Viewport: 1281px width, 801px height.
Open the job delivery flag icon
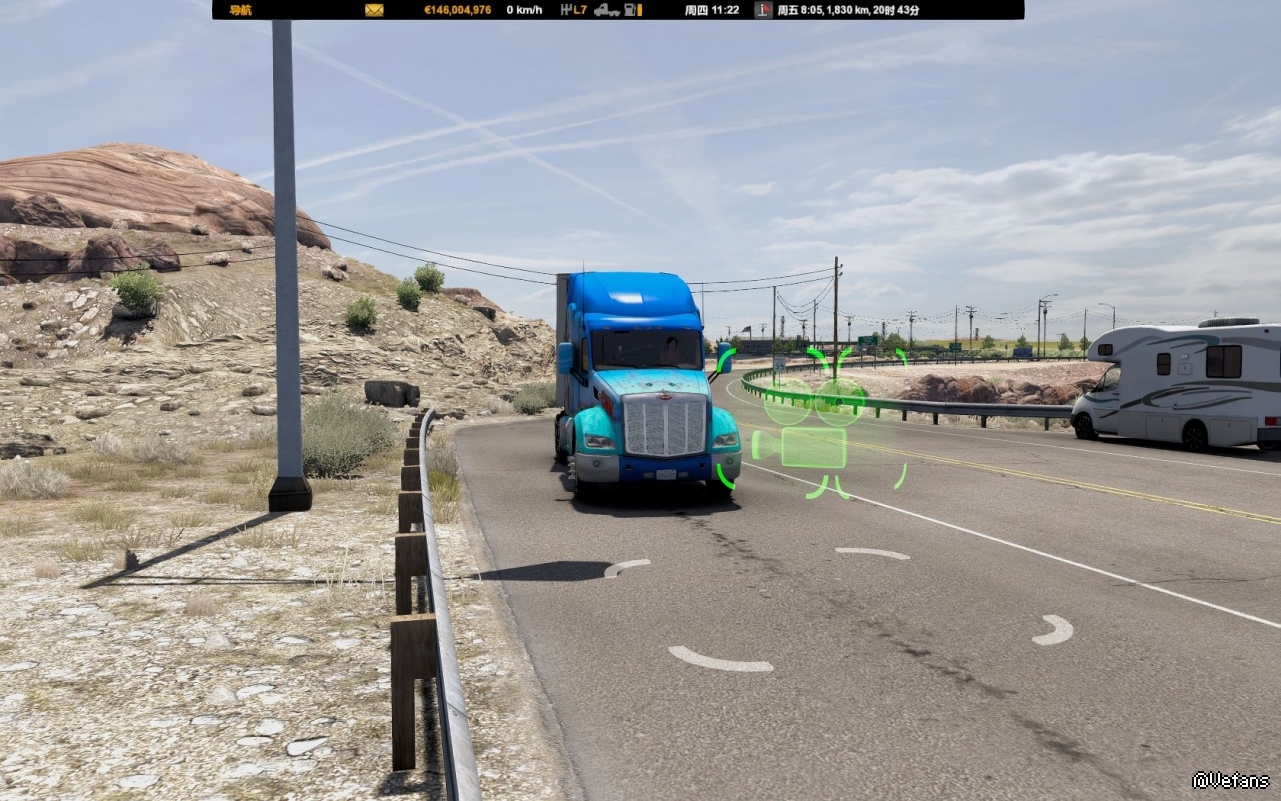point(763,10)
